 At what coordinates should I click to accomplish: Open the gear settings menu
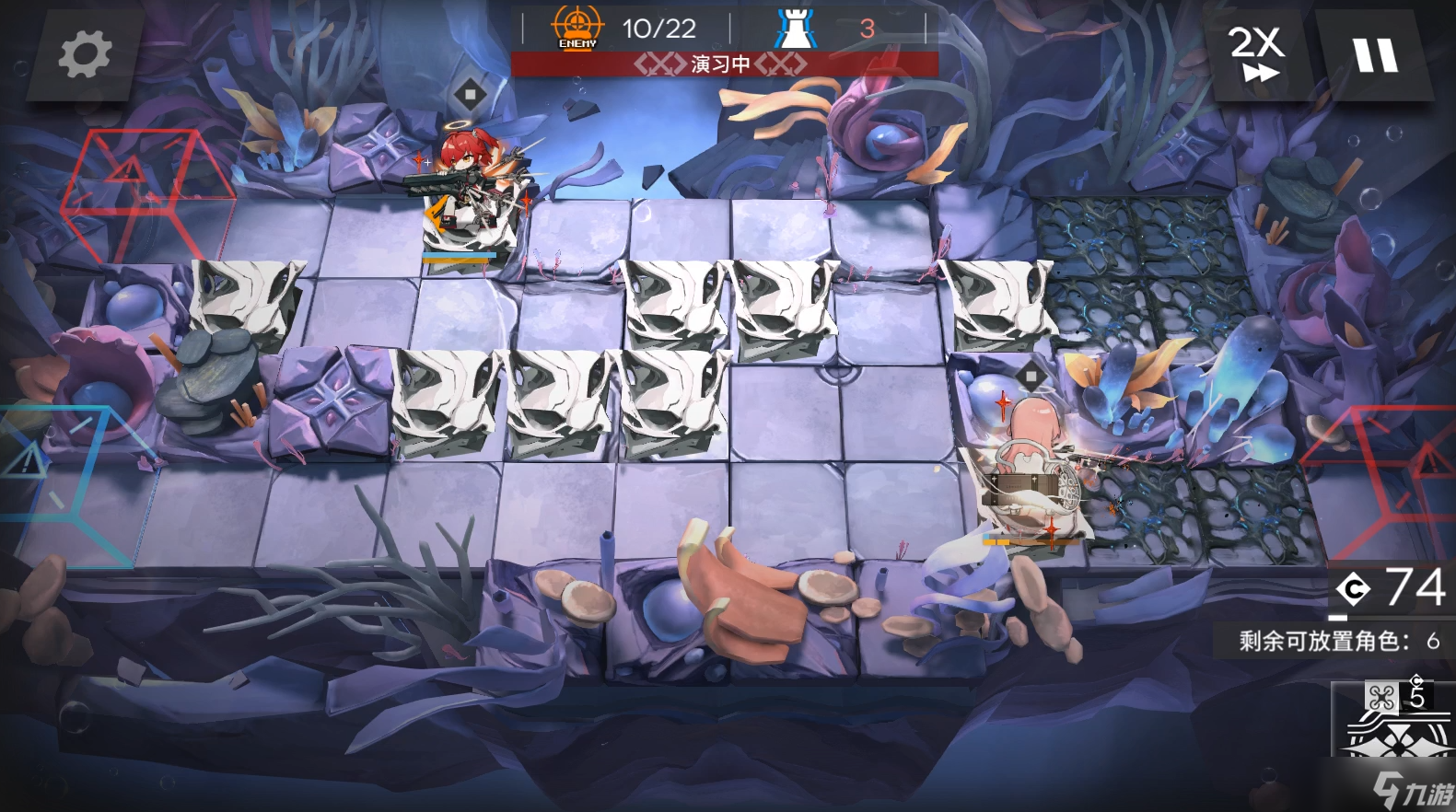click(x=85, y=54)
